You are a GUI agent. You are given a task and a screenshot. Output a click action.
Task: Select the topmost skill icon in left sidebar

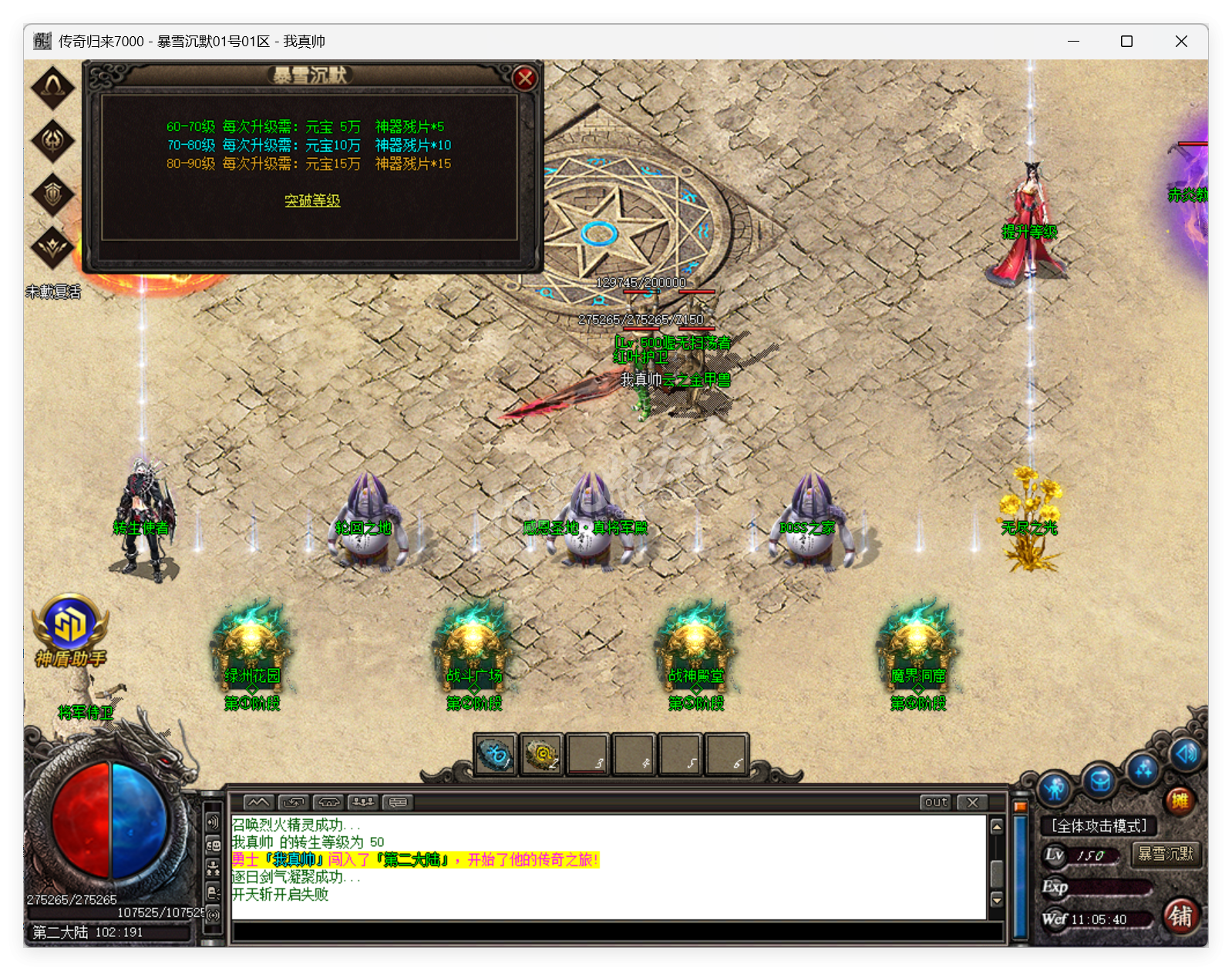point(51,87)
